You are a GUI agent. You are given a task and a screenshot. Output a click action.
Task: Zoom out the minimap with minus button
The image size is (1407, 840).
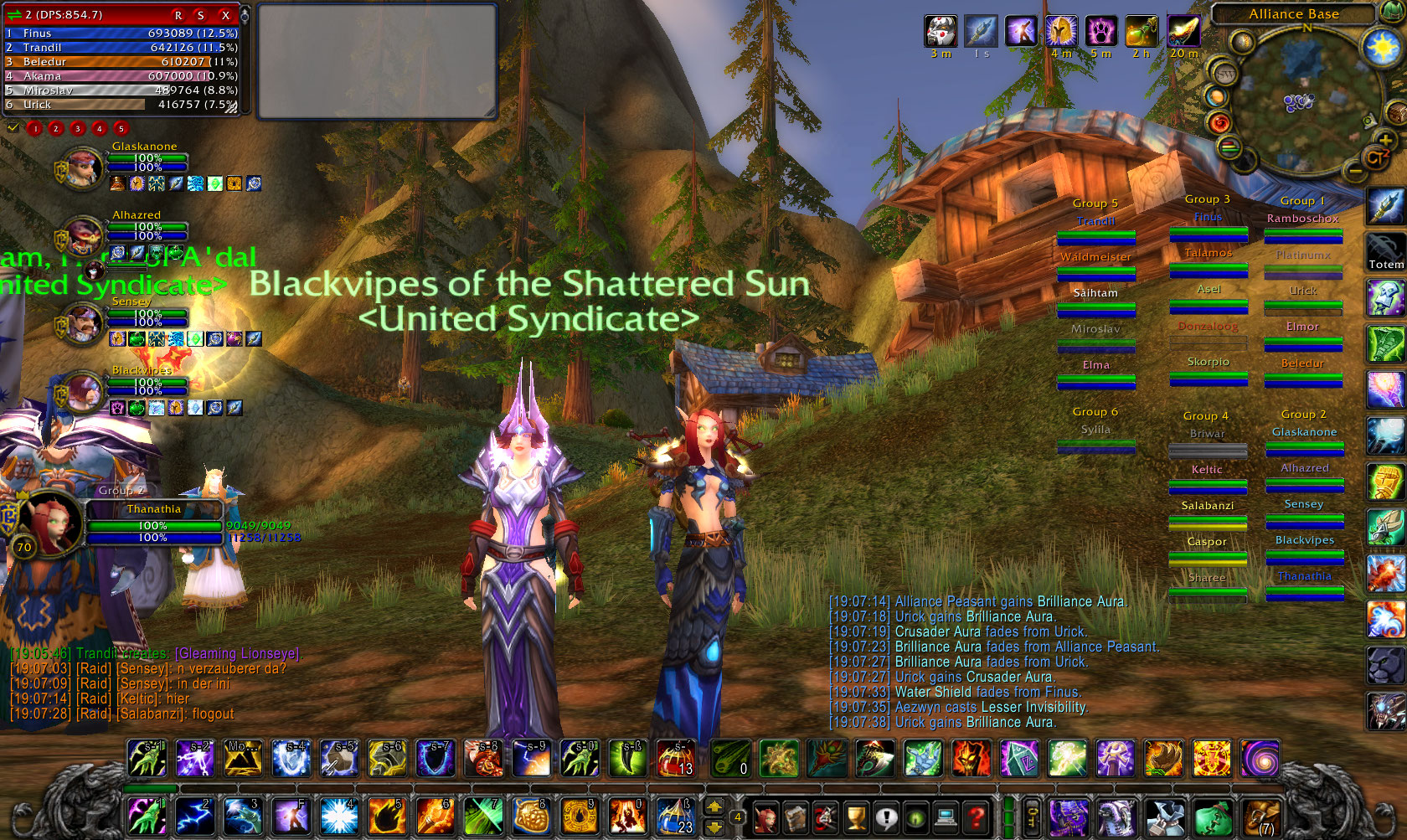click(1355, 171)
